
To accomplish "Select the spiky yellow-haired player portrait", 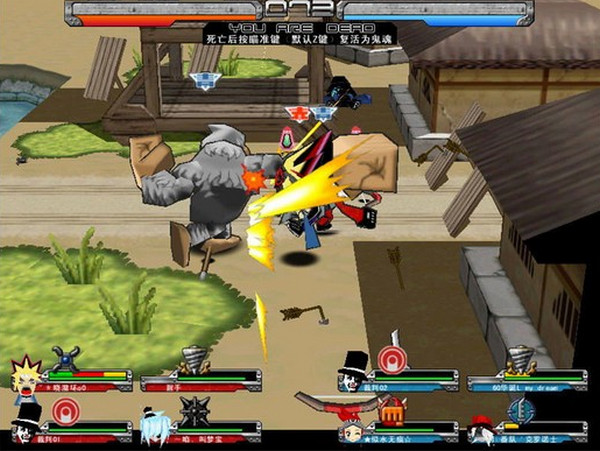I will tap(24, 373).
